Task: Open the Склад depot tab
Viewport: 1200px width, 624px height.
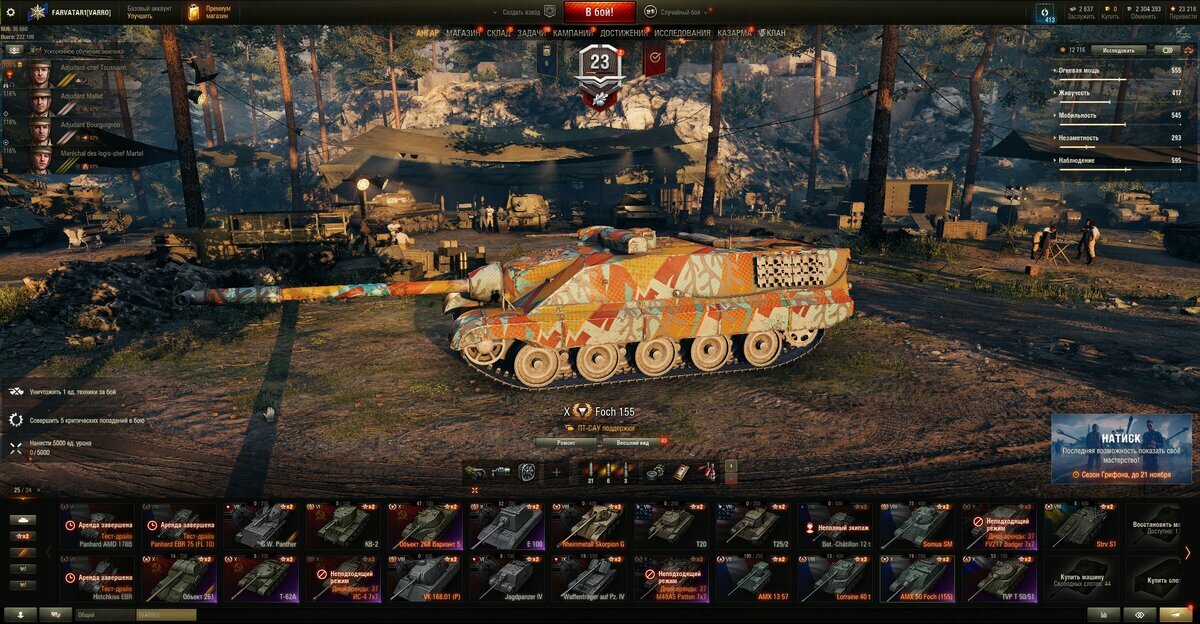Action: click(x=499, y=33)
